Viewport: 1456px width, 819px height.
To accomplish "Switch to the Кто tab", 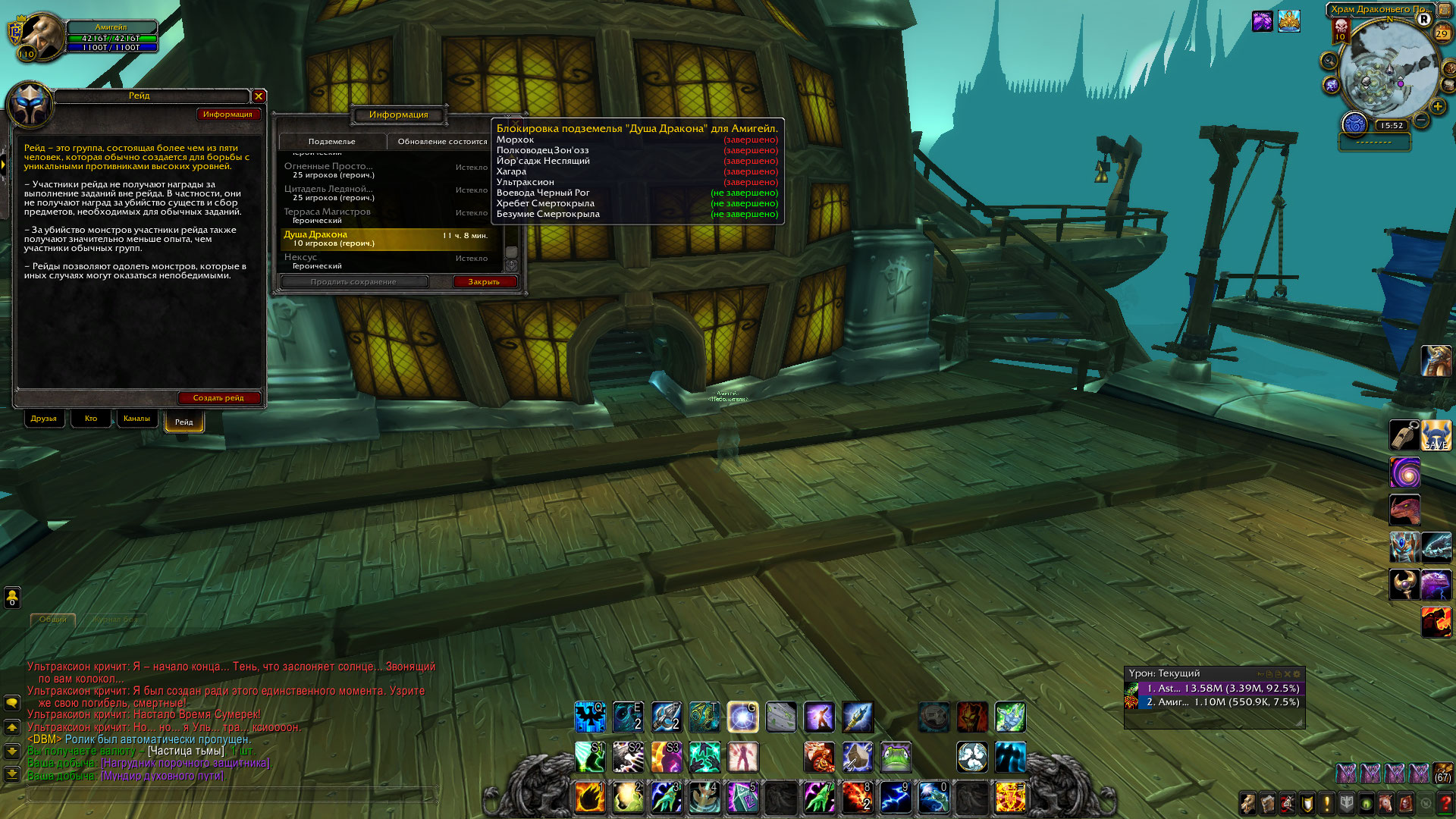I will click(91, 419).
